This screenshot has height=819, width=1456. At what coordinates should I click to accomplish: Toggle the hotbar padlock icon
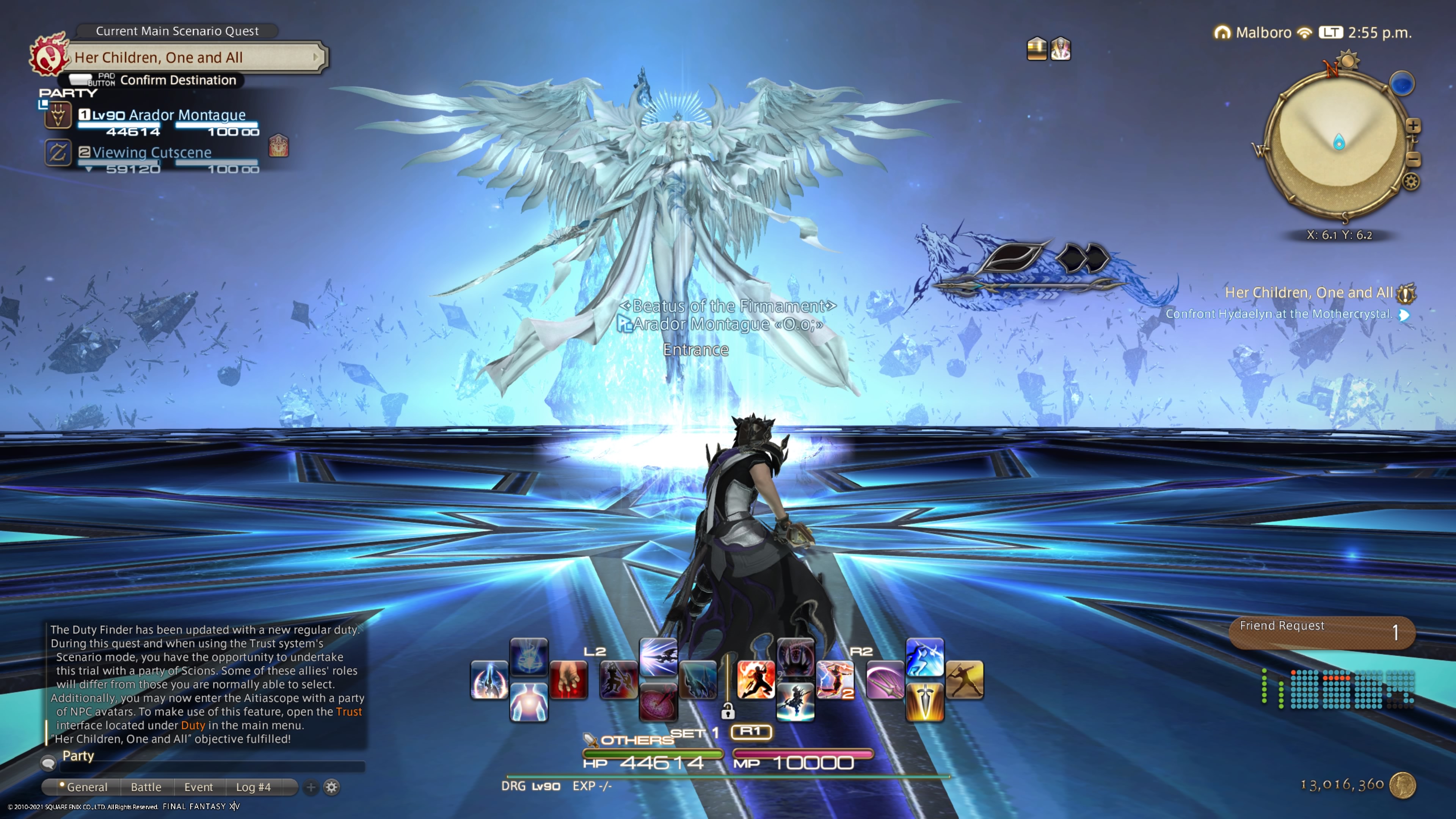point(728,711)
